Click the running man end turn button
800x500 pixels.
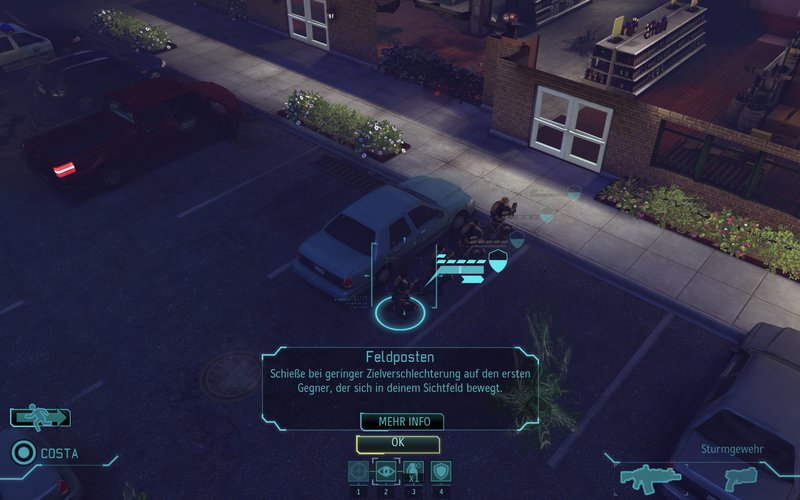40,418
